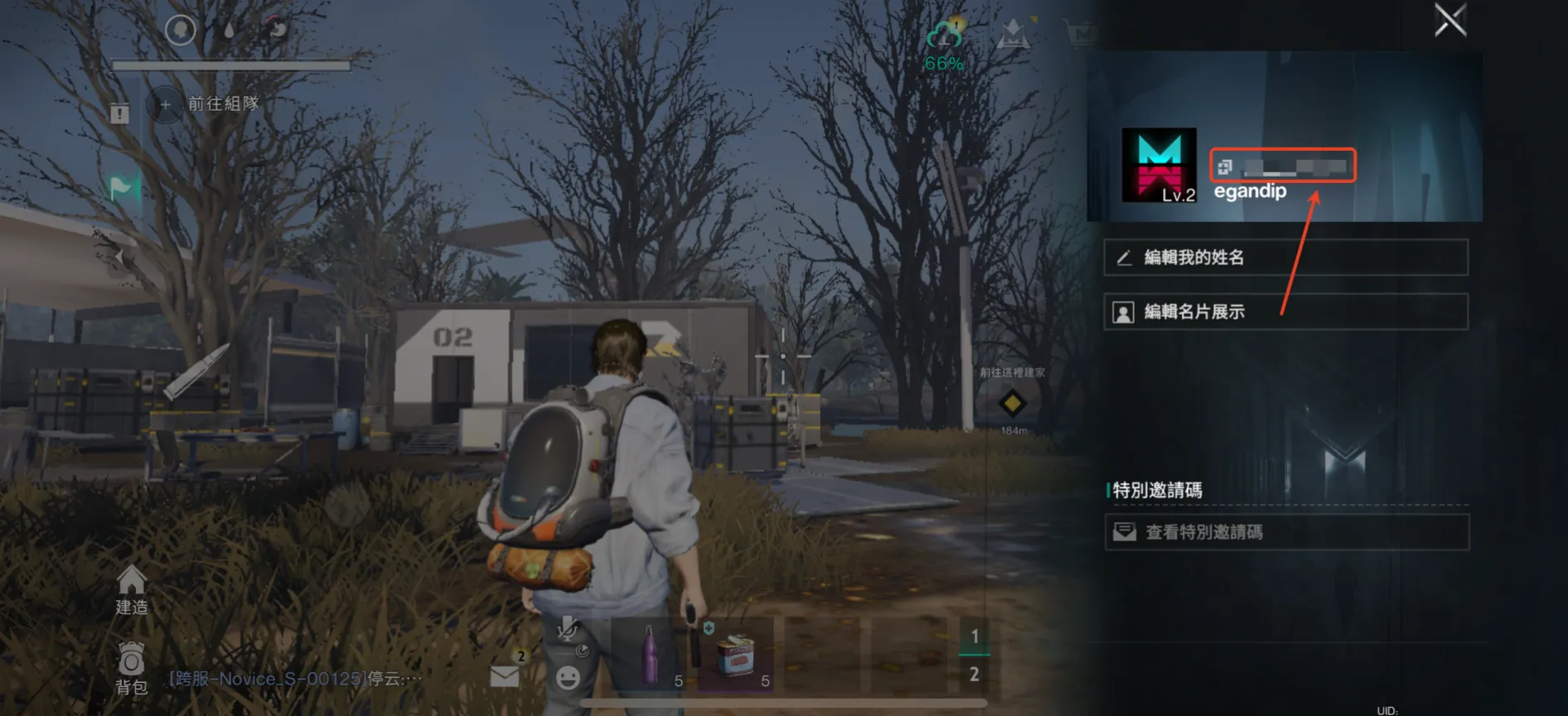
Task: Open the 背包 backpack inventory
Action: [131, 668]
